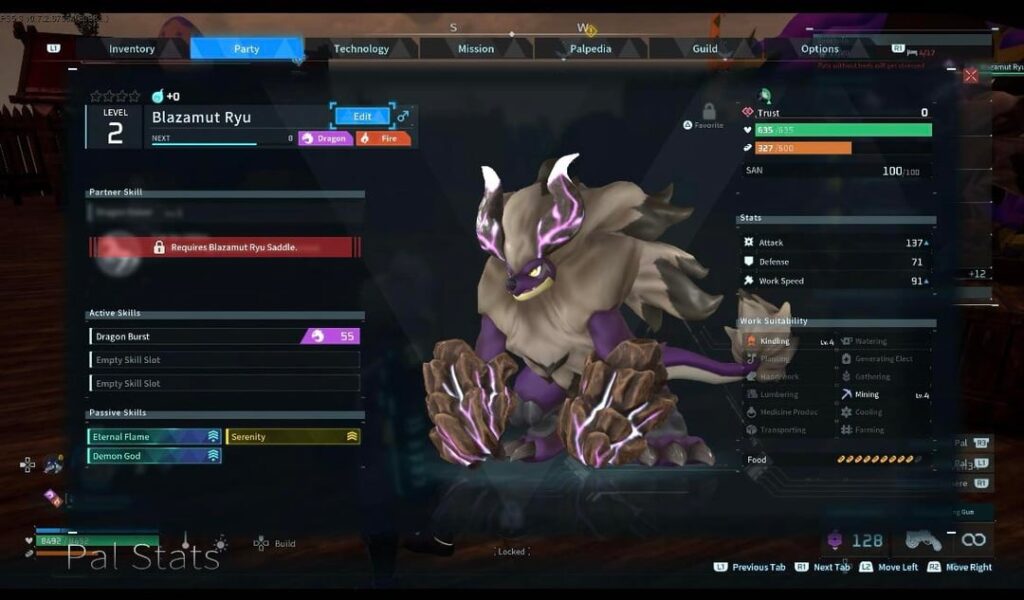Go to the Technology tab
The height and width of the screenshot is (600, 1024).
(361, 49)
